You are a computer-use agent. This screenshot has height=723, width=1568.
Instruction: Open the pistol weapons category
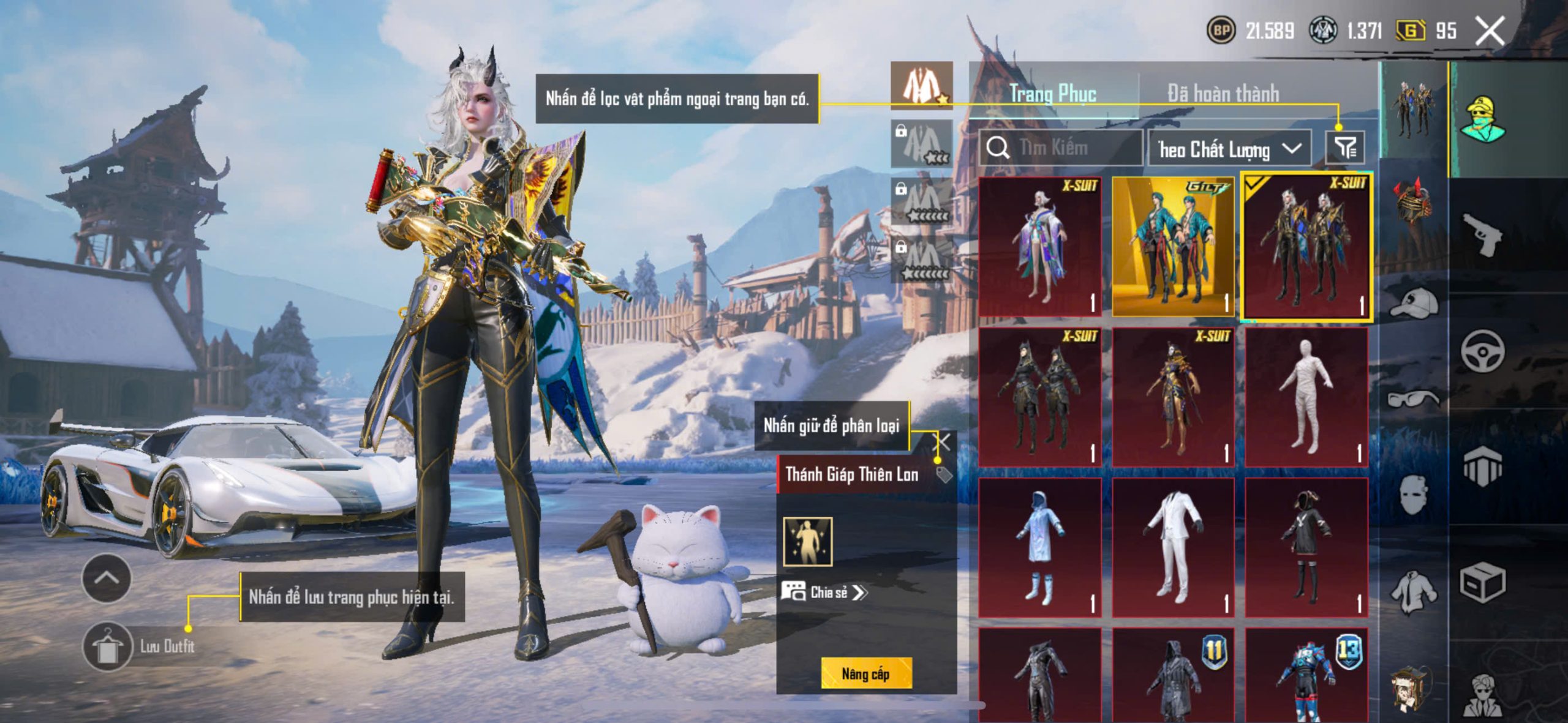(1483, 234)
